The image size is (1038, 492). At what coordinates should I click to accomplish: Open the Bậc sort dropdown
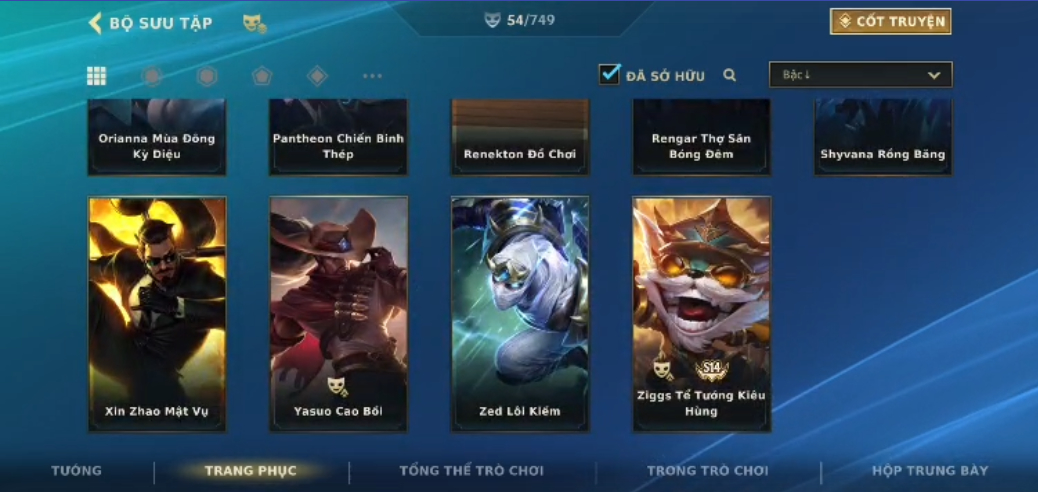pyautogui.click(x=860, y=75)
